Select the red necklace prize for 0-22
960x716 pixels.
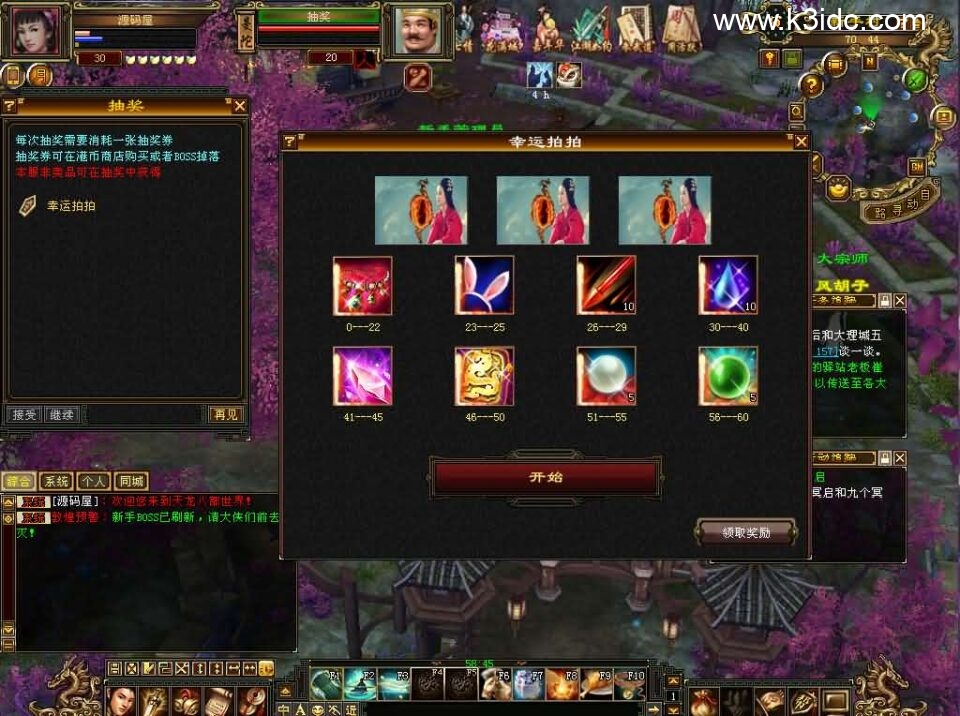[362, 285]
